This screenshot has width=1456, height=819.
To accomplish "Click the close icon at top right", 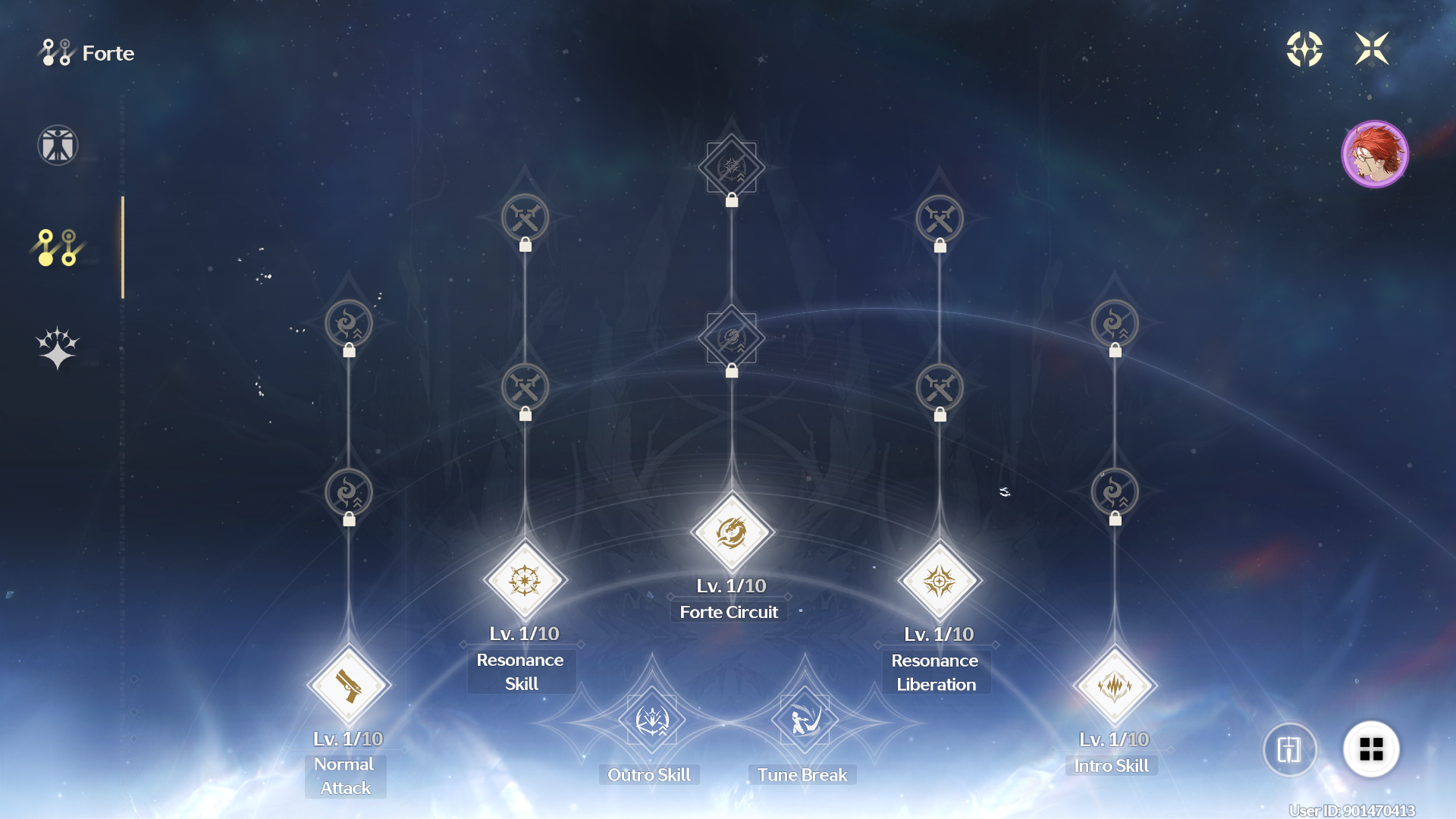I will 1373,49.
